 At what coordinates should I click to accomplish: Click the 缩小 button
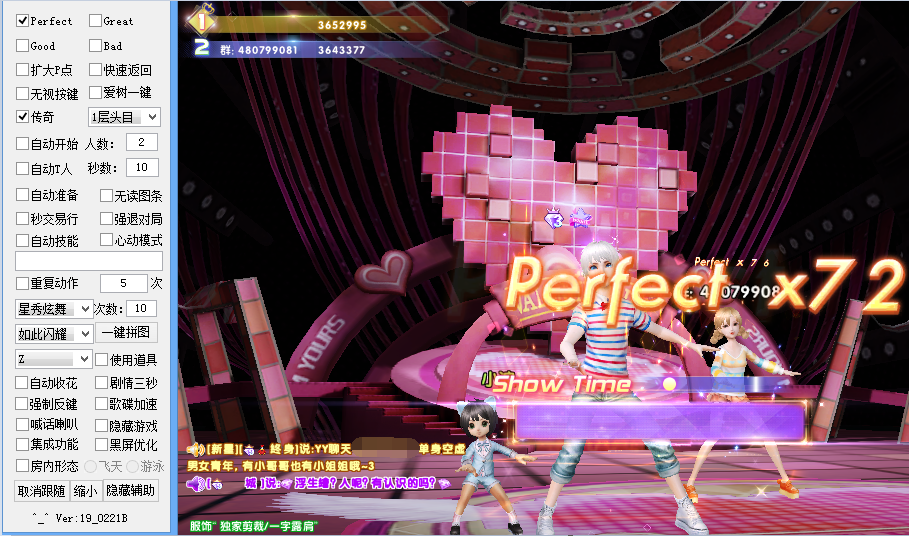(x=86, y=490)
